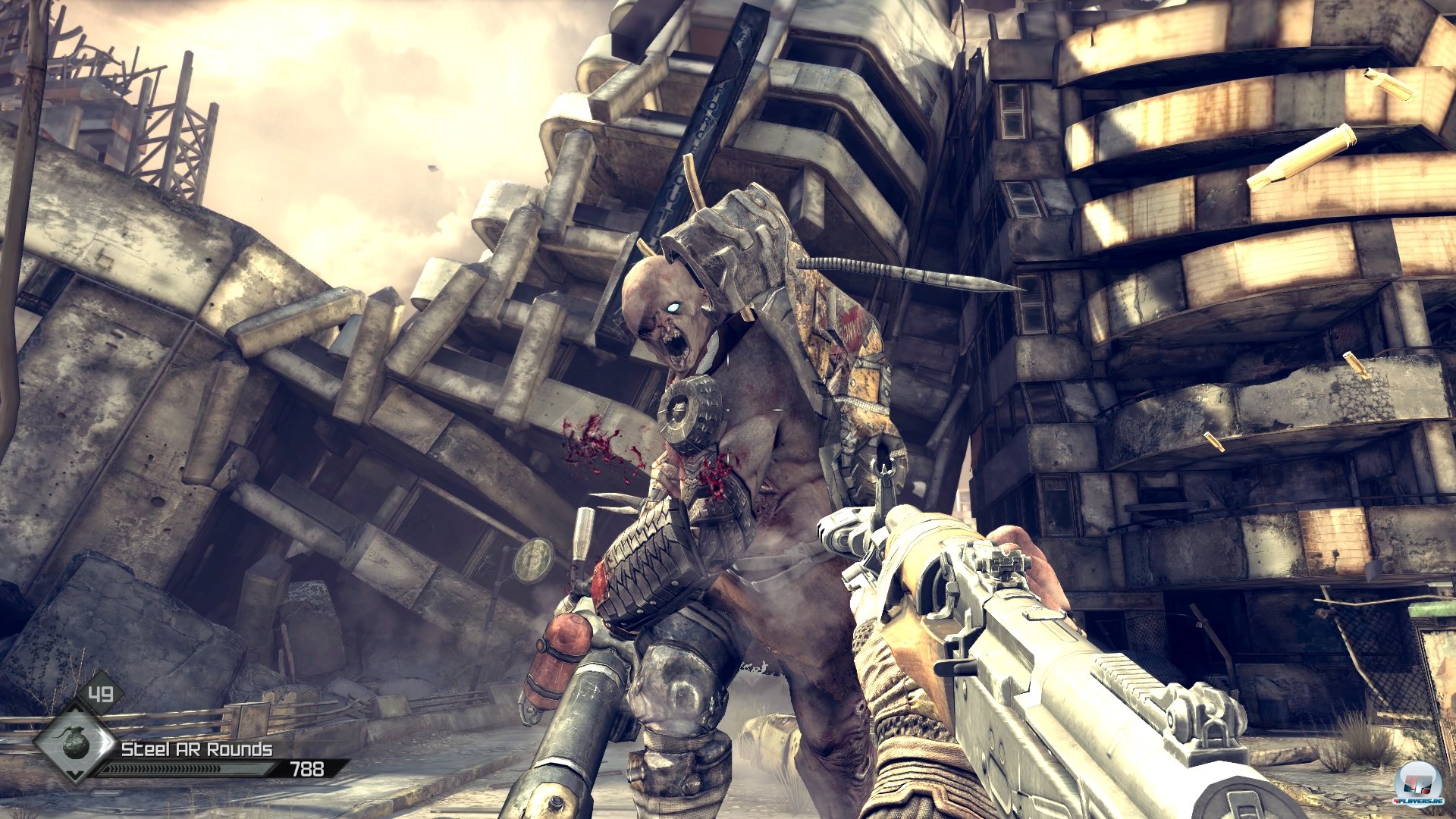Select the grenade quick-use icon
Screen dimensions: 1456x819
point(77,742)
